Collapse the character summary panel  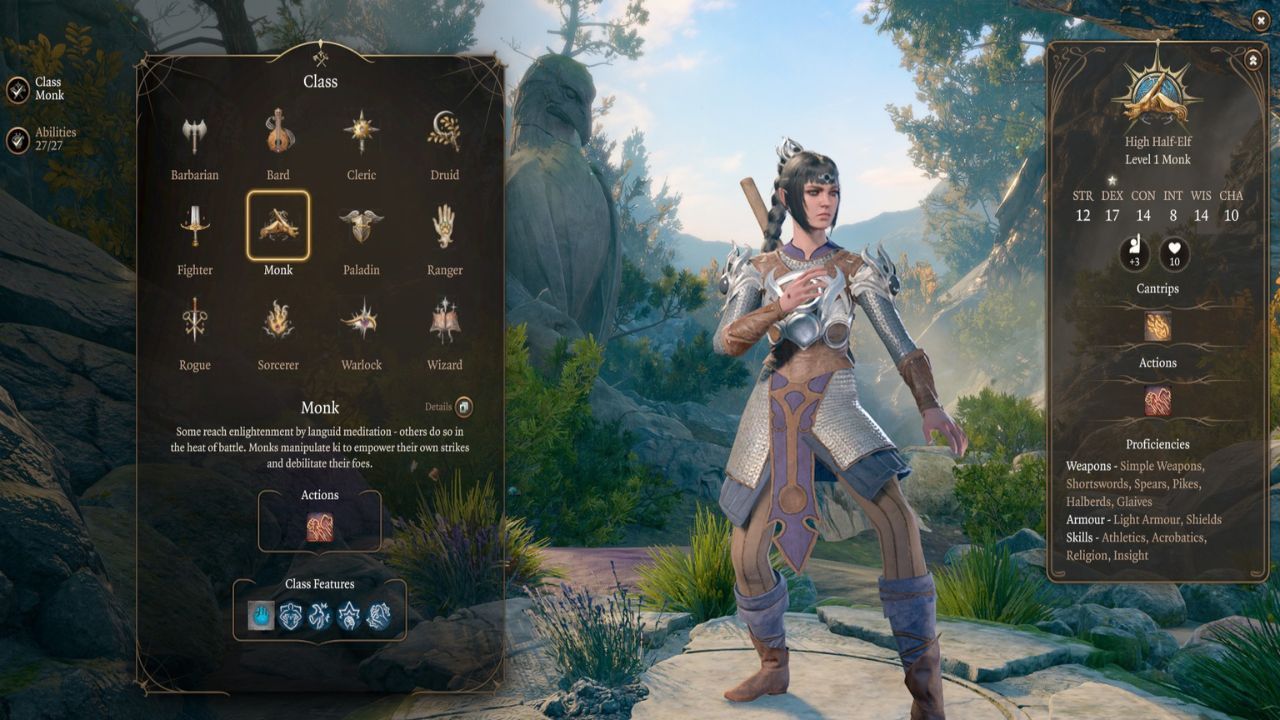tap(1252, 60)
